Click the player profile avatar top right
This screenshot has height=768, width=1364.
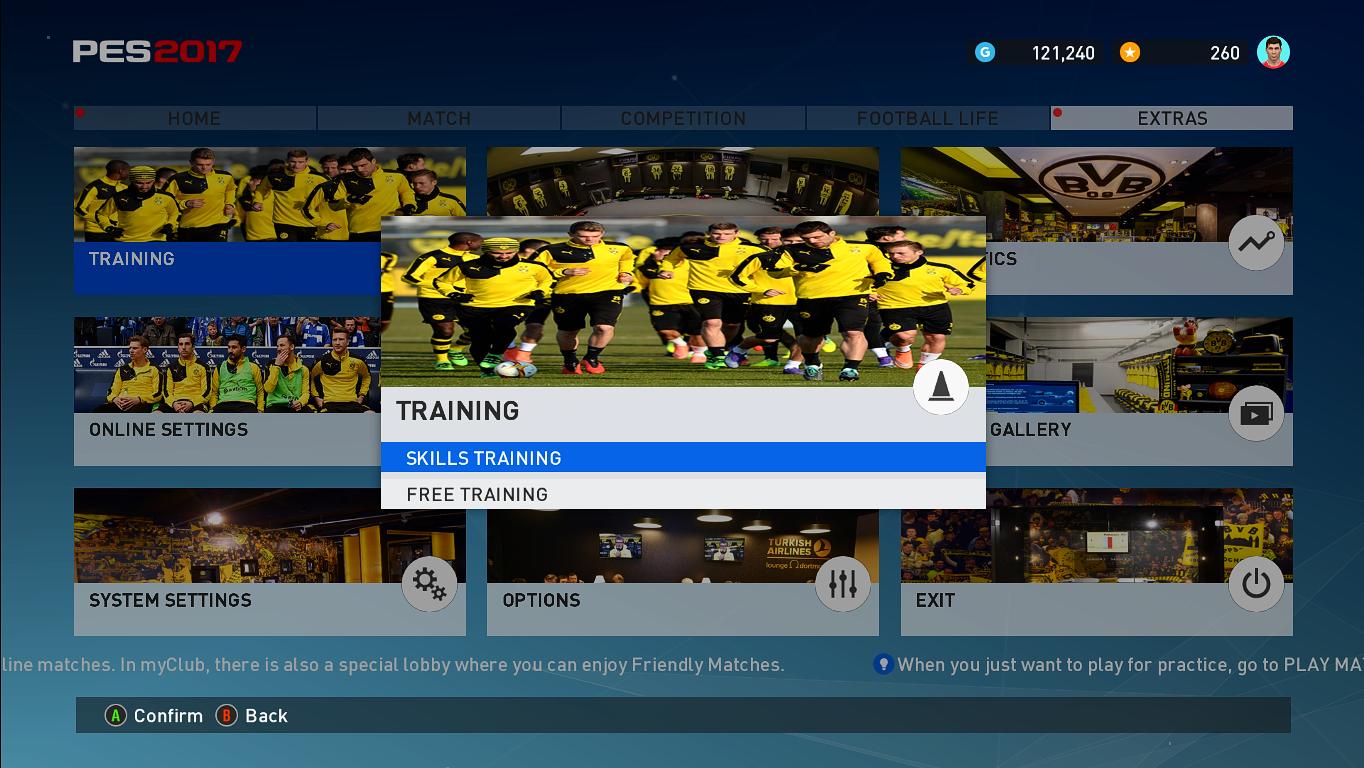1274,52
